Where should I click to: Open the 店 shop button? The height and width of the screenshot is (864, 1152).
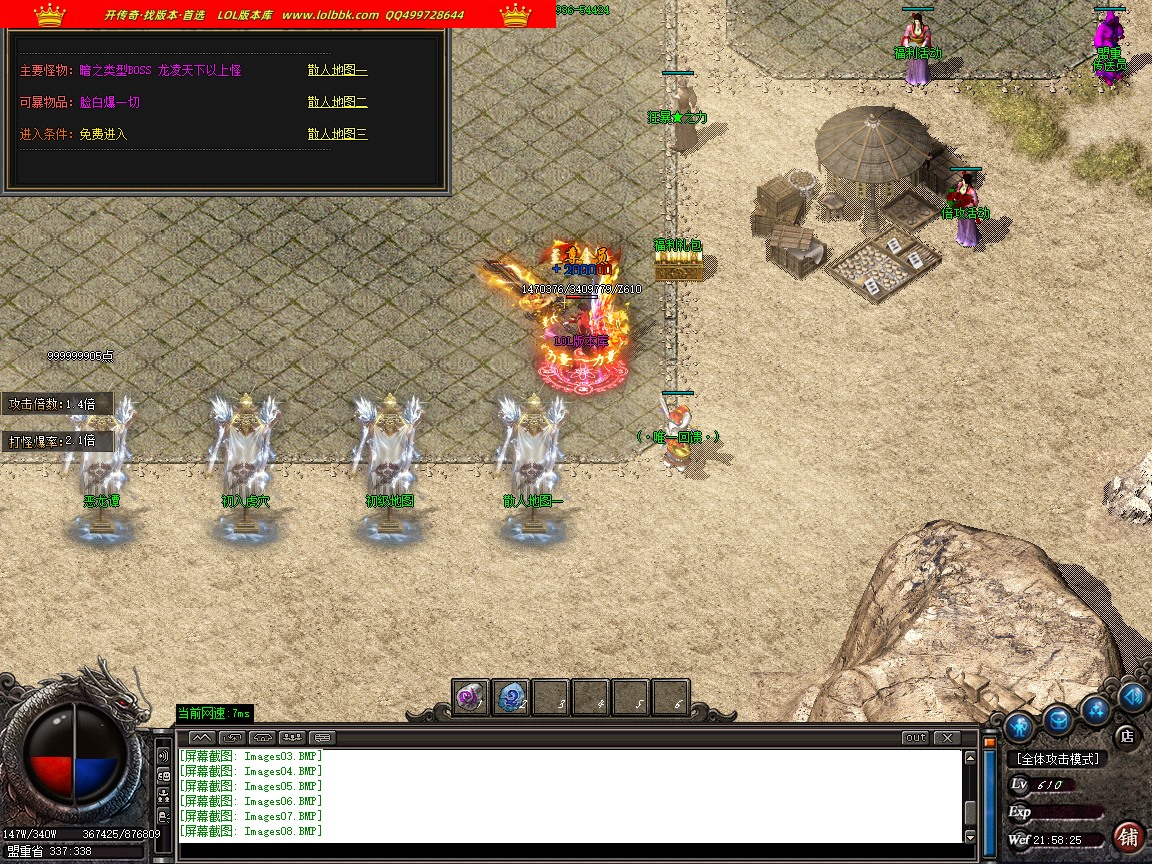[1126, 736]
